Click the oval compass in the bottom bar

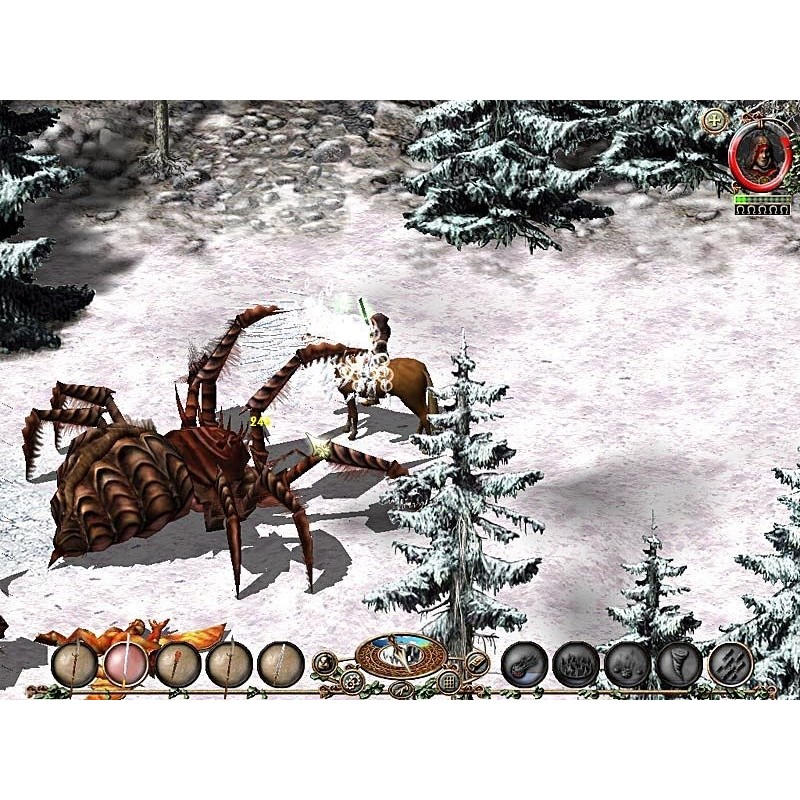point(401,655)
